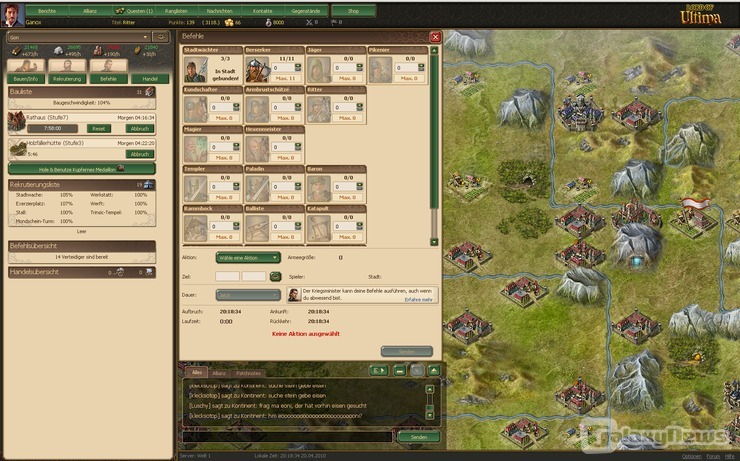This screenshot has width=740, height=461.
Task: Open the Questen menu
Action: pyautogui.click(x=134, y=10)
